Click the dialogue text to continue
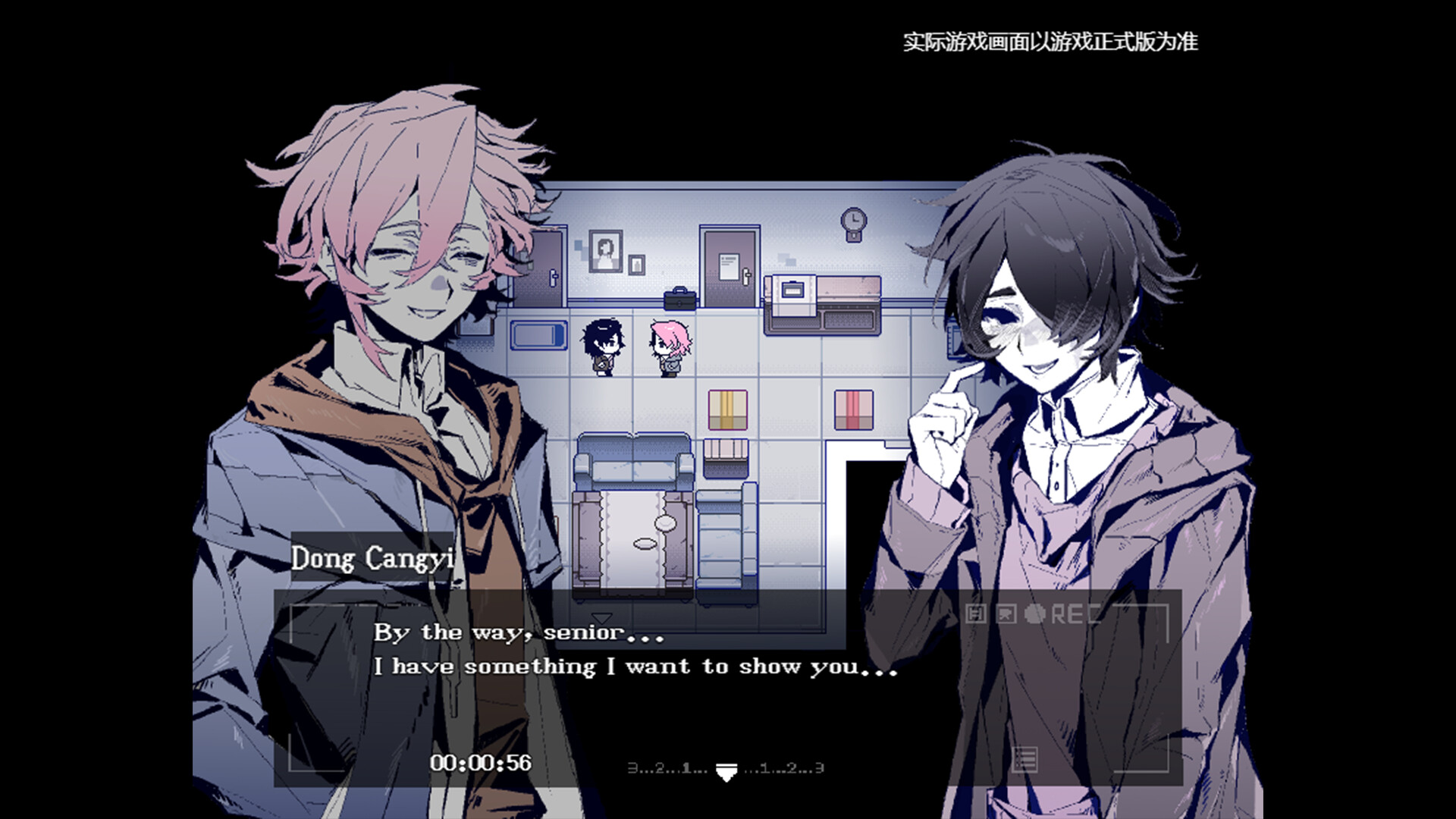 tap(635, 666)
